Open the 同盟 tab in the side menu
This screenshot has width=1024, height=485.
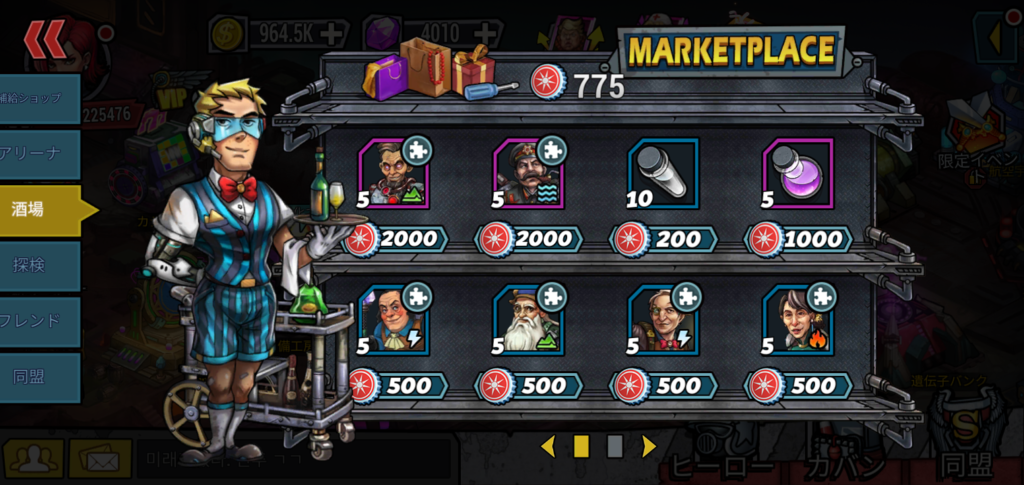[39, 378]
